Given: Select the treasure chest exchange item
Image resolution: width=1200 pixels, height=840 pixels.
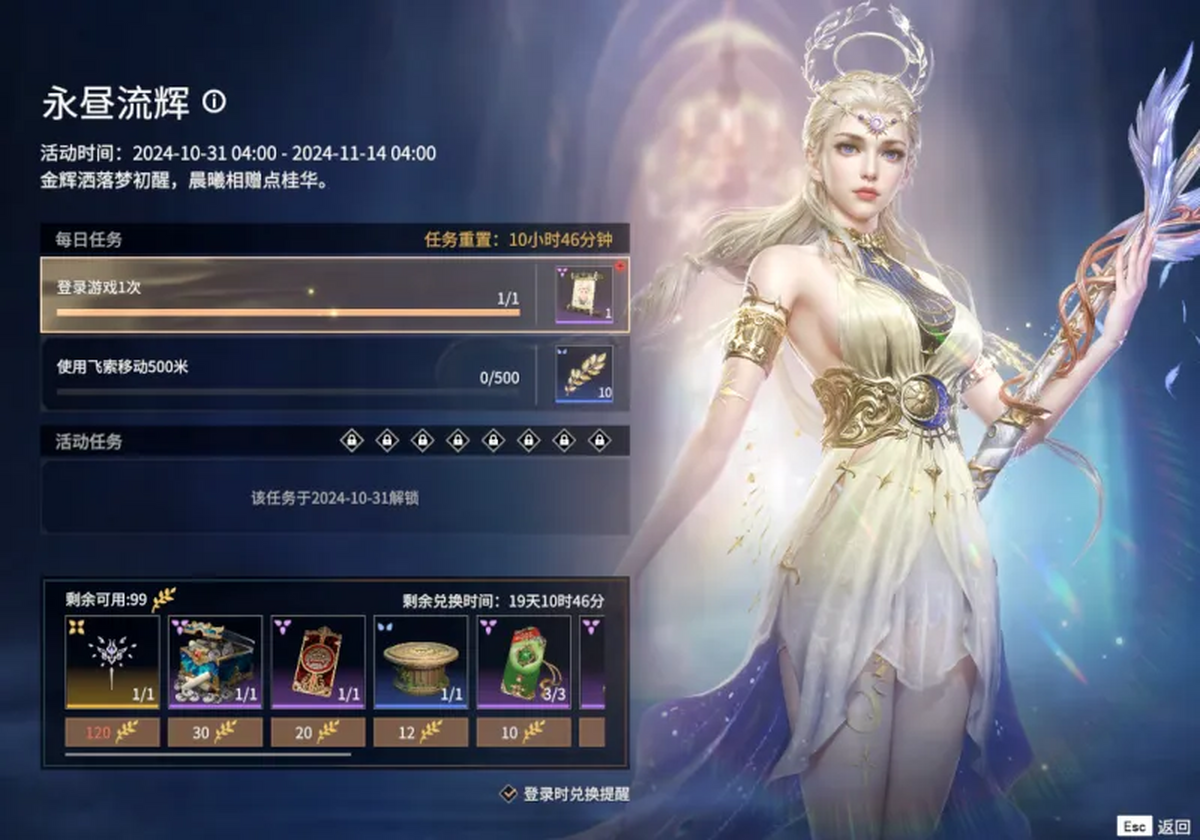Looking at the screenshot, I should point(215,662).
